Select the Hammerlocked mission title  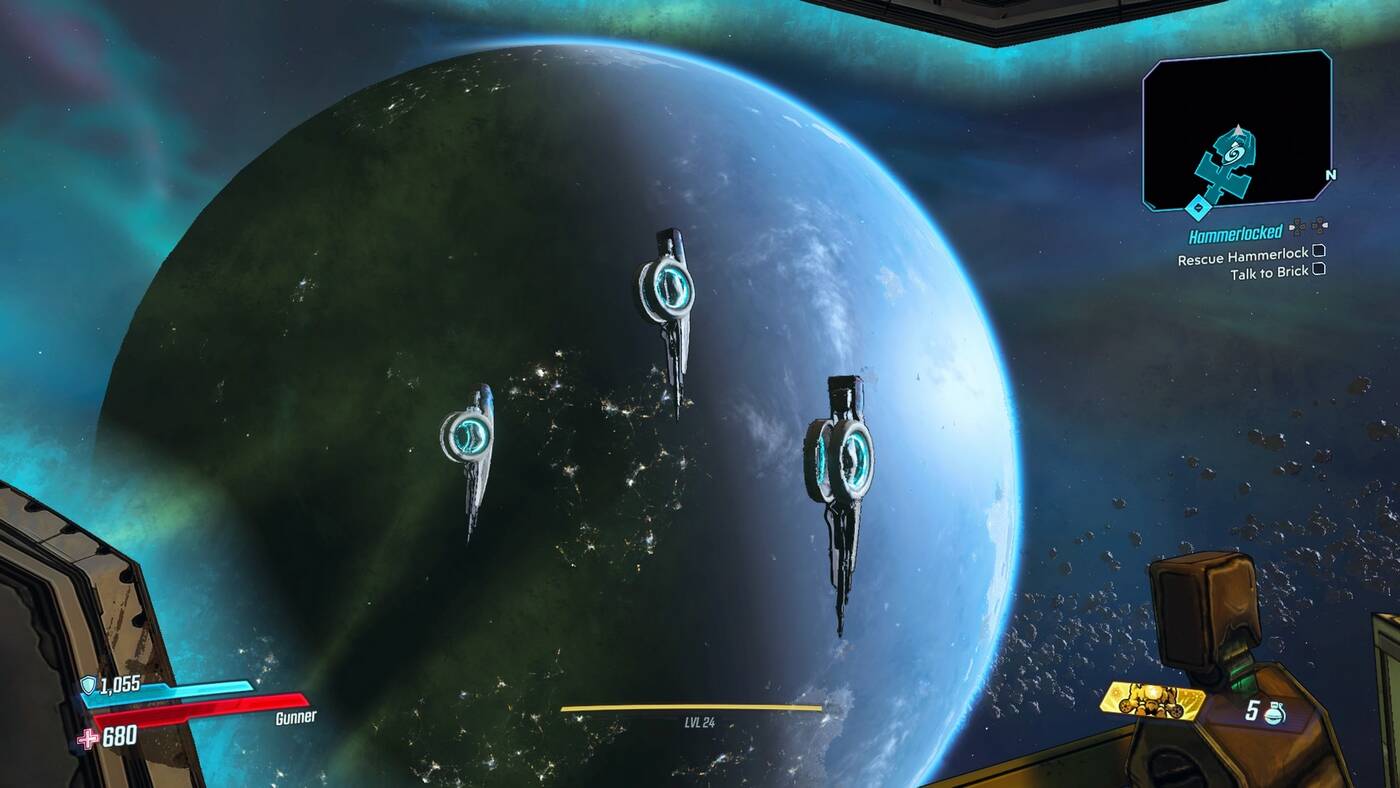pyautogui.click(x=1235, y=235)
